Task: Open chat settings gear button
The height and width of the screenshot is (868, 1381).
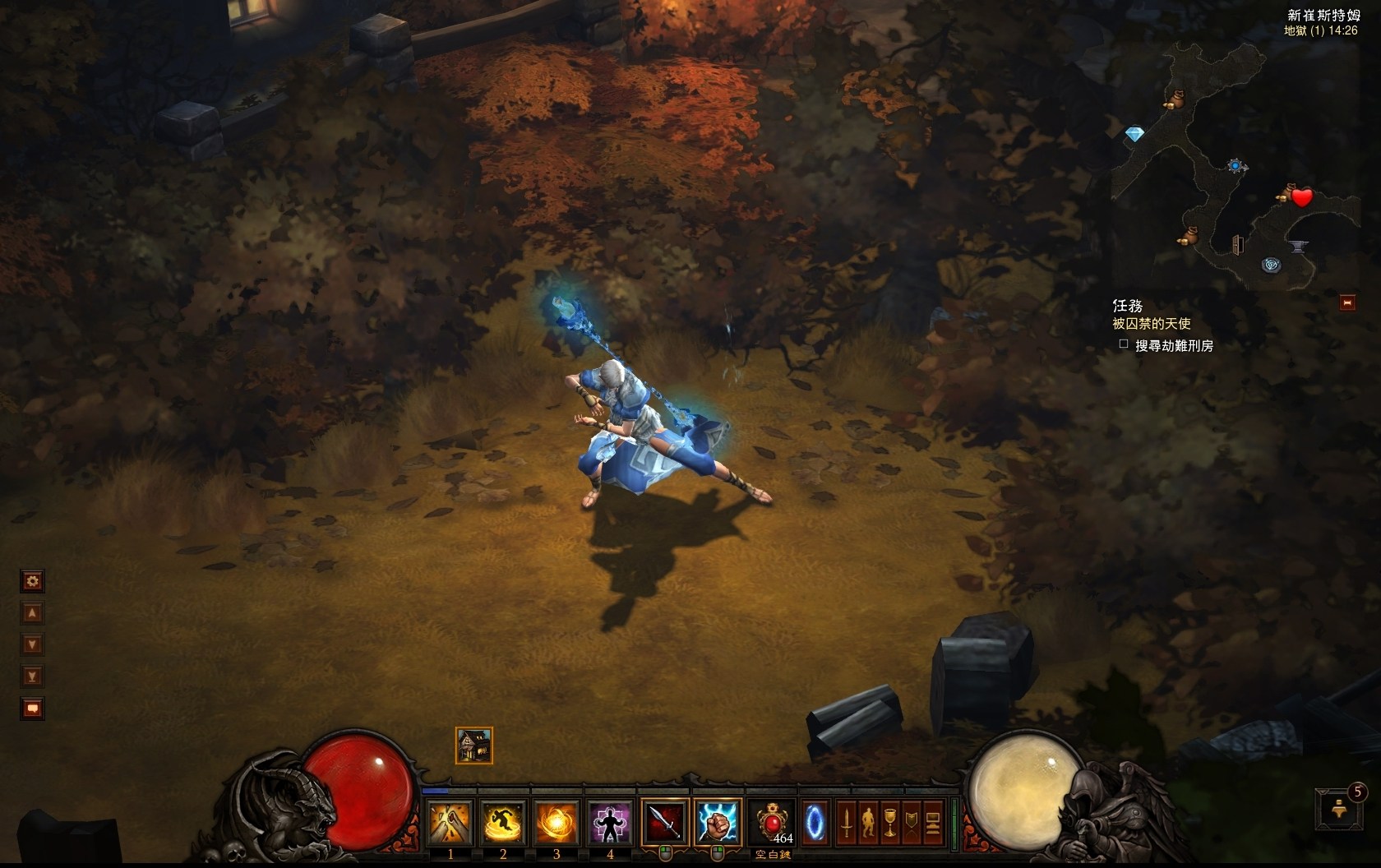Action: point(32,582)
